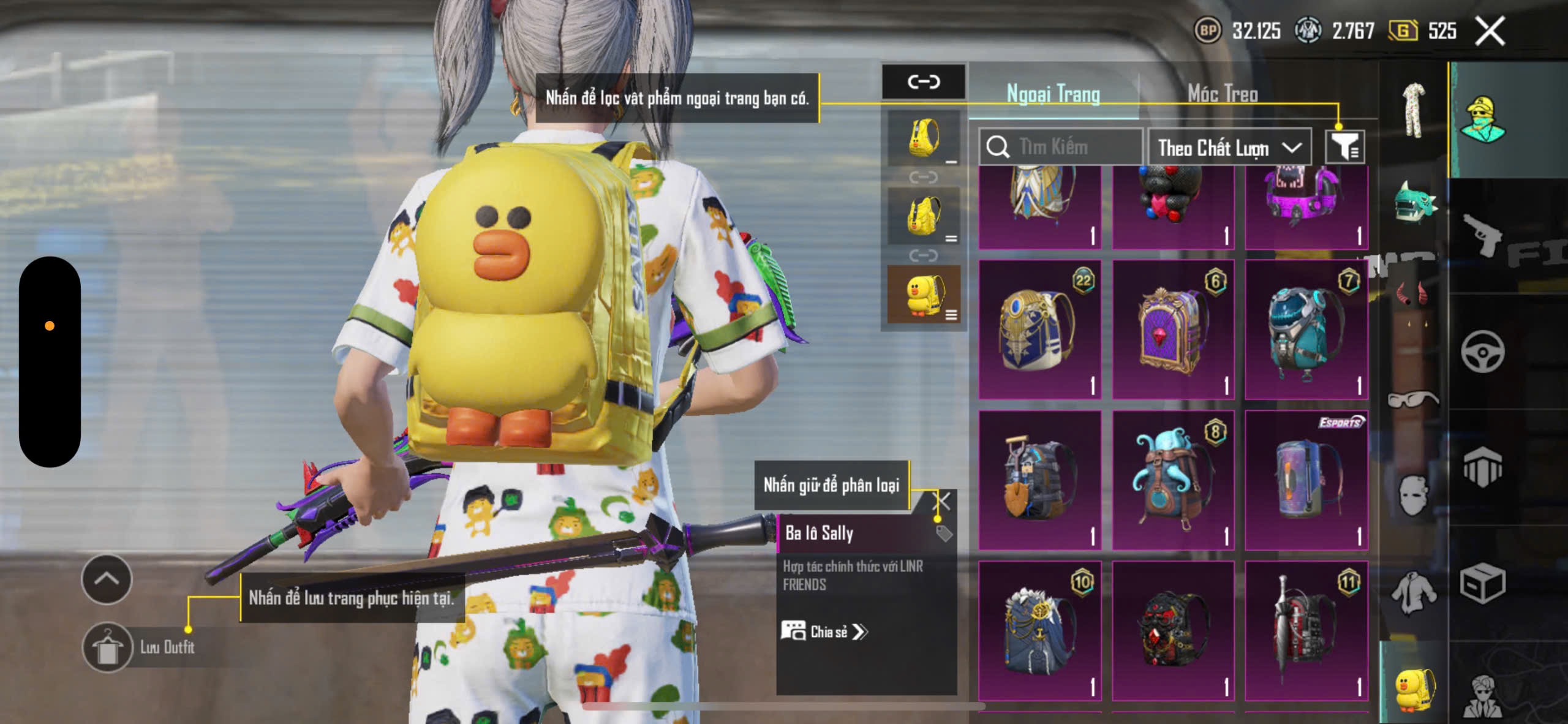Choose the gold and blue pharaoh backpack
Image resolution: width=1568 pixels, height=724 pixels.
click(x=1039, y=330)
